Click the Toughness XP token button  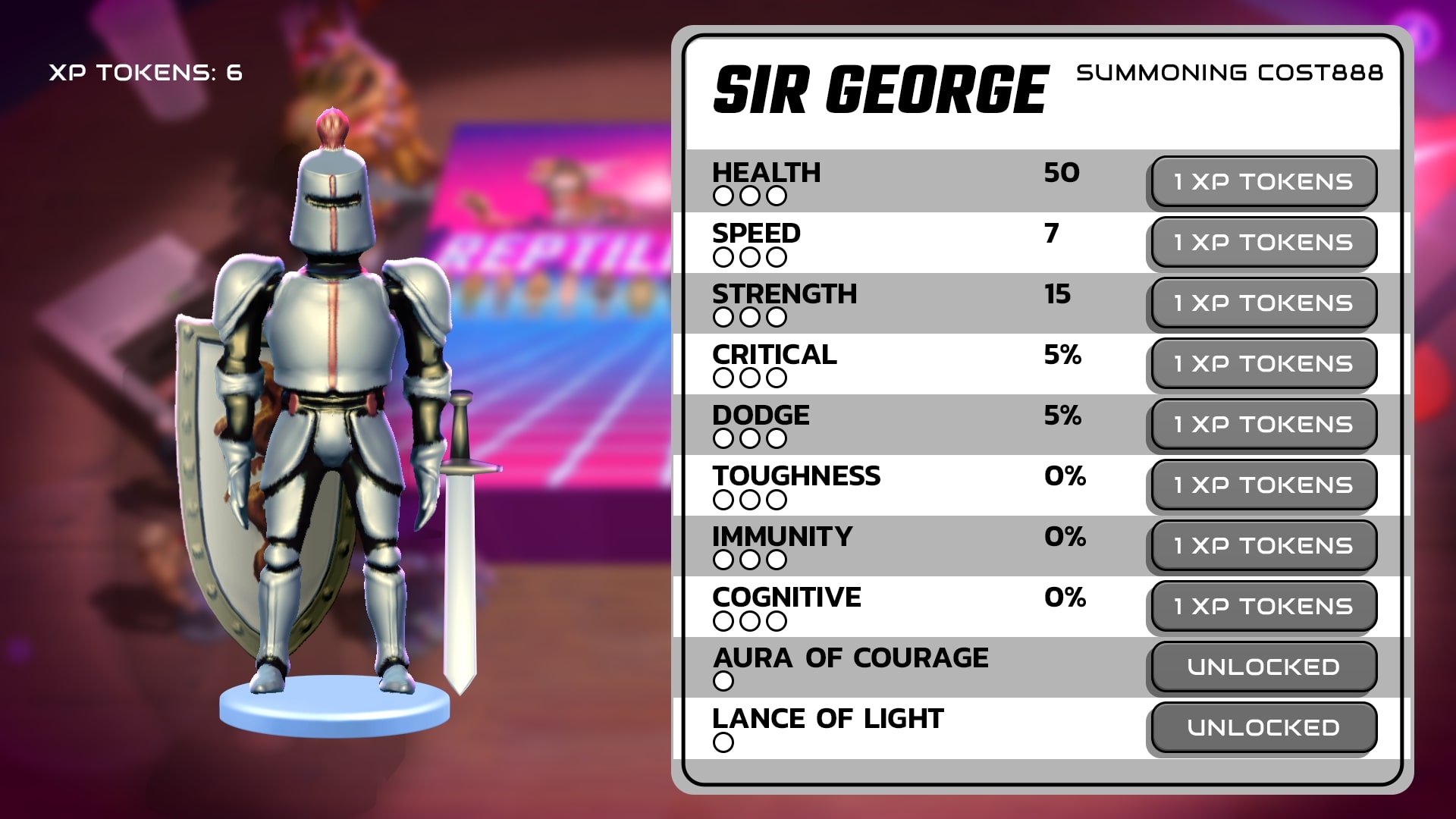(1263, 485)
